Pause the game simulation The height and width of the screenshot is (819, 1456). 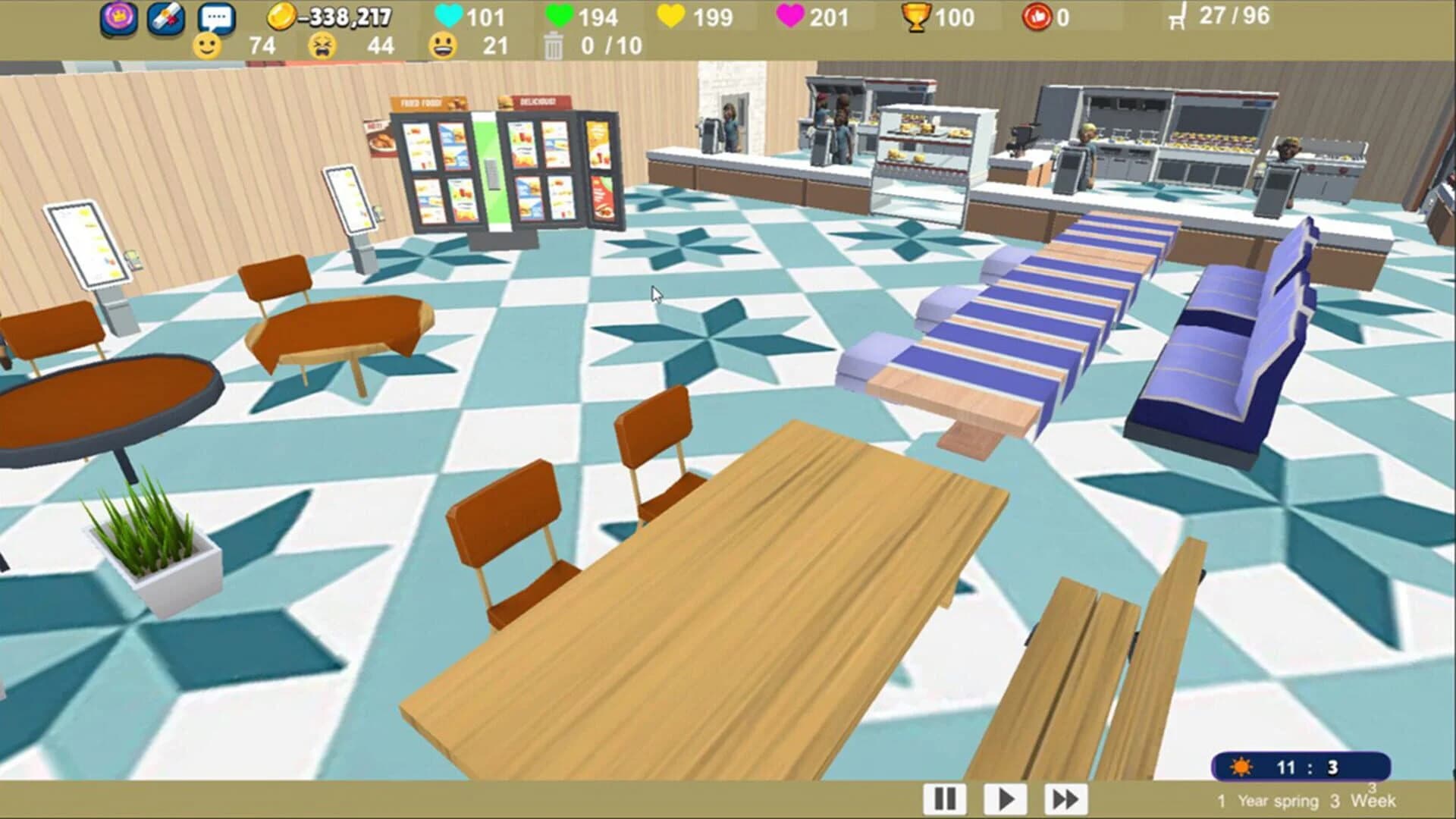[x=943, y=797]
